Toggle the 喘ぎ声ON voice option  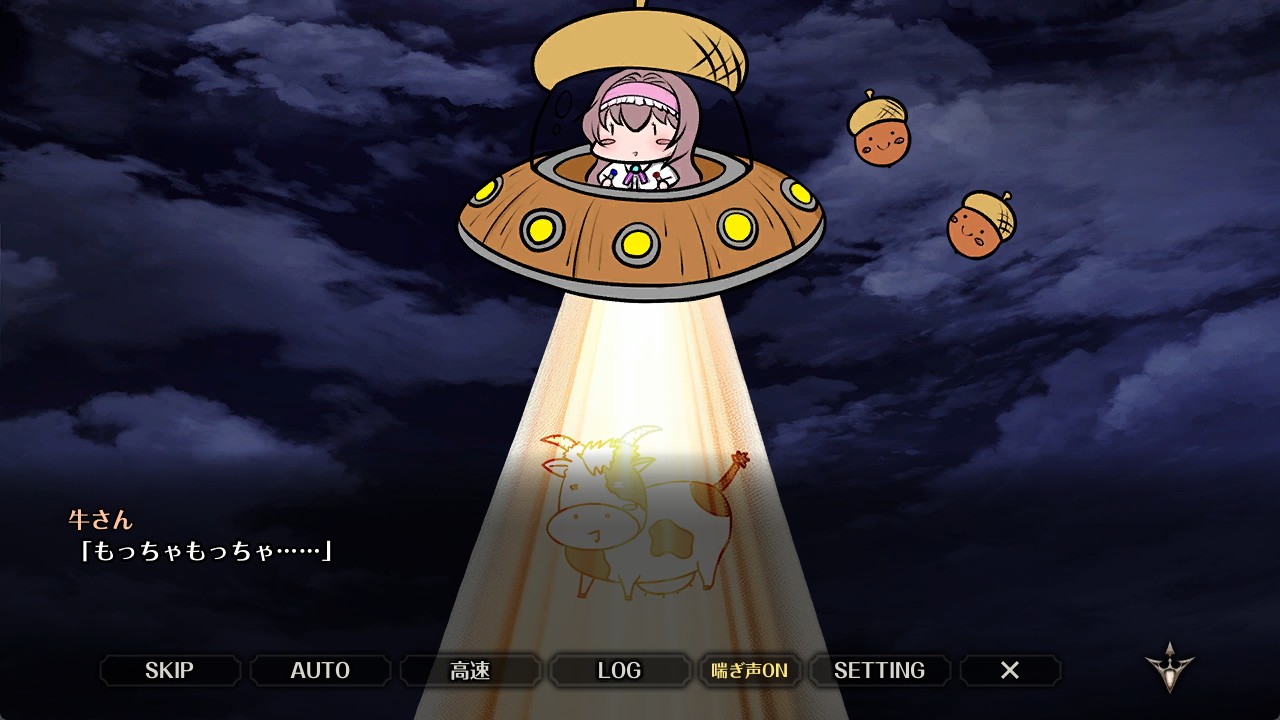coord(749,670)
